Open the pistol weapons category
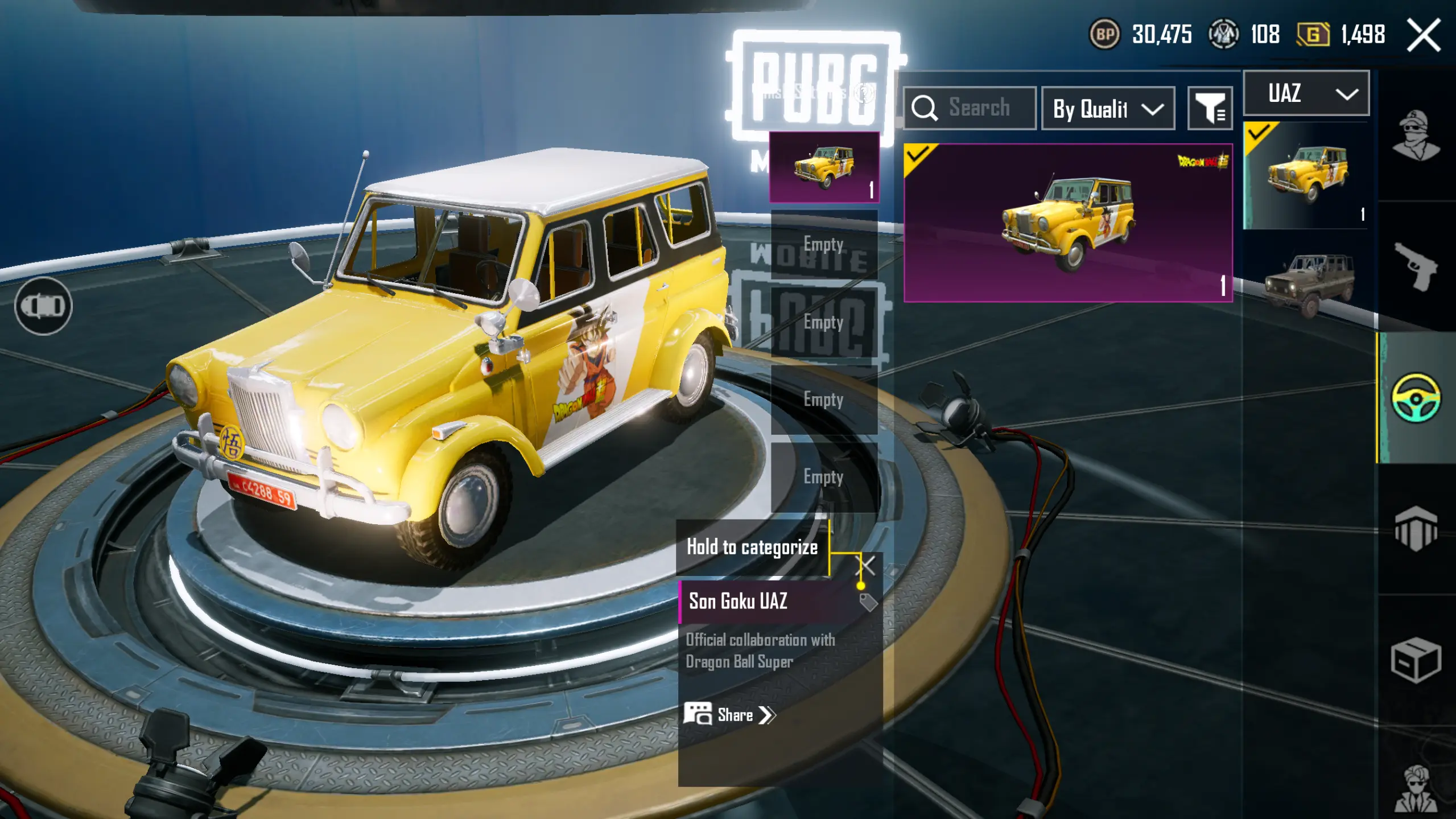 (x=1416, y=266)
